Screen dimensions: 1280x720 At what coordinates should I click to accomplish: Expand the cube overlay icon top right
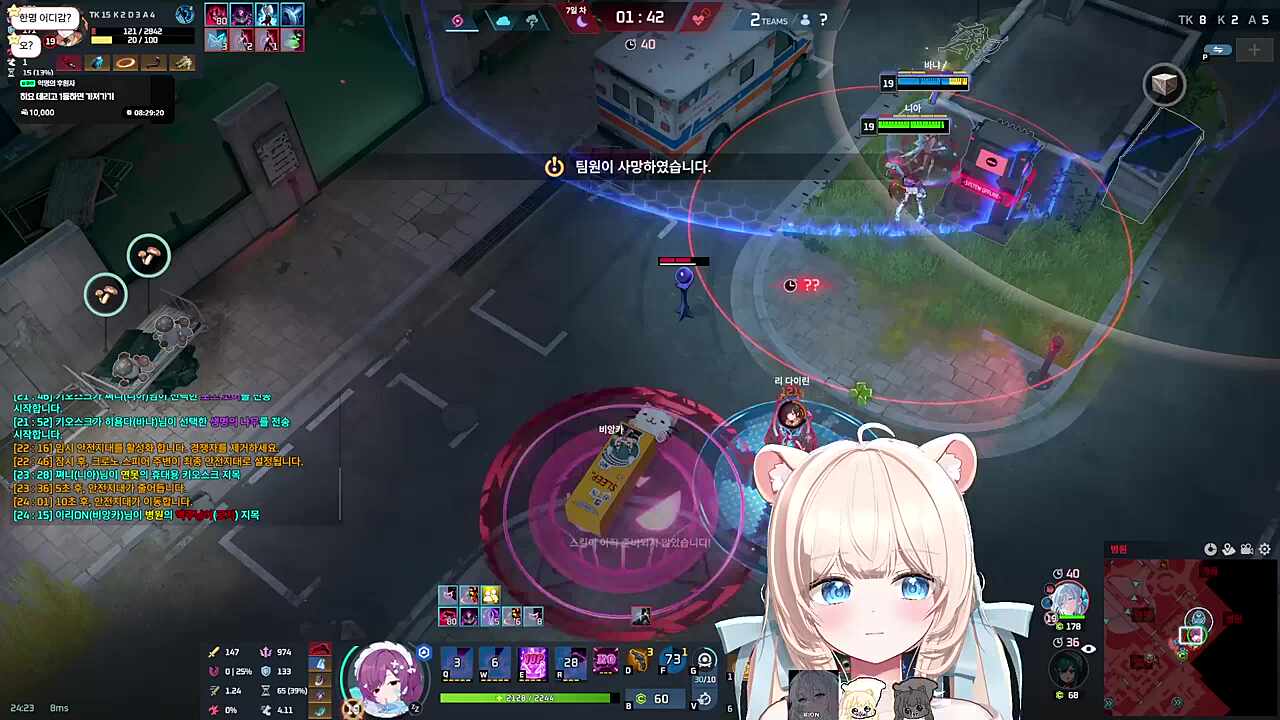(1162, 83)
